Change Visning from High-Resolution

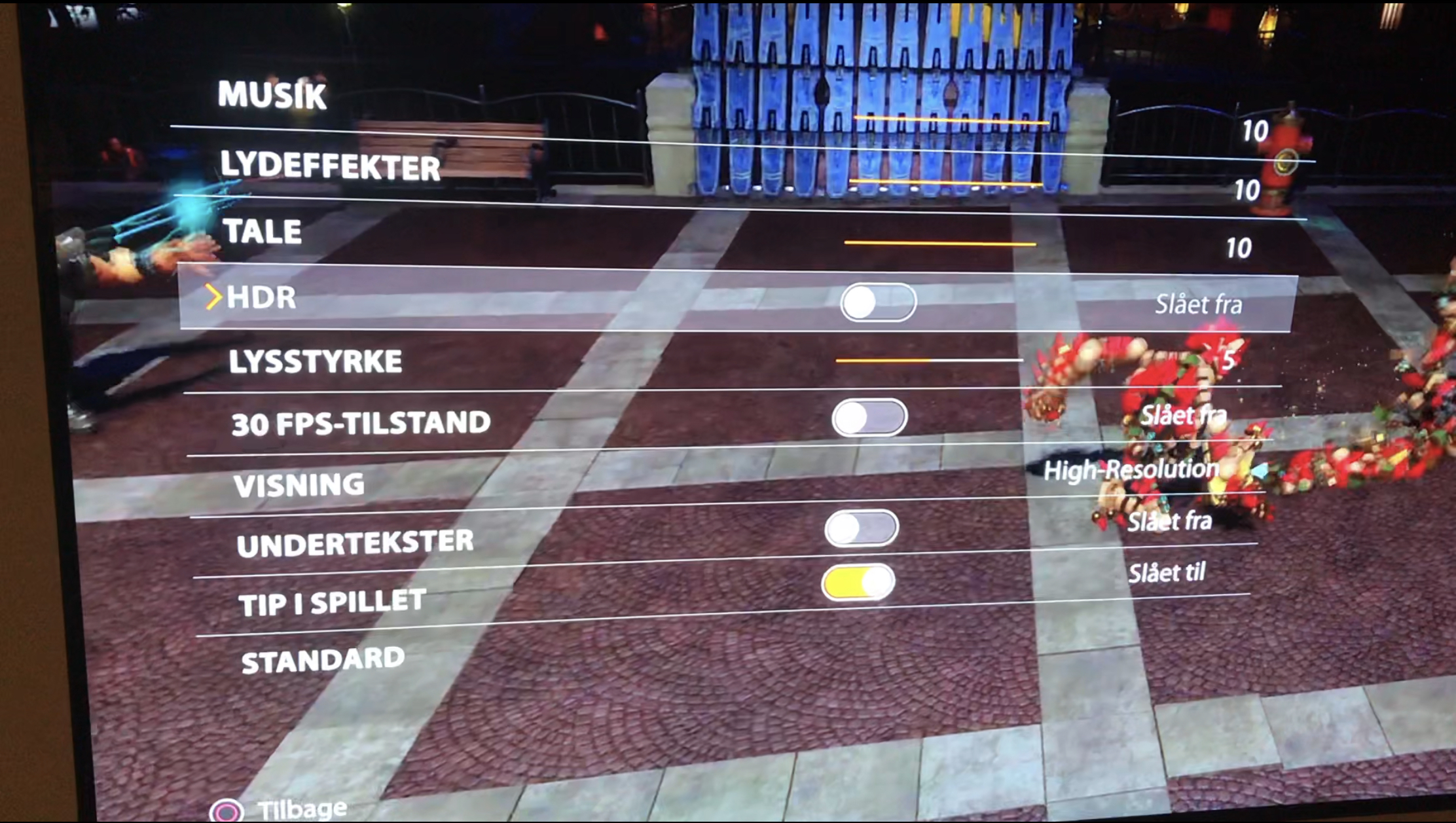point(1132,470)
